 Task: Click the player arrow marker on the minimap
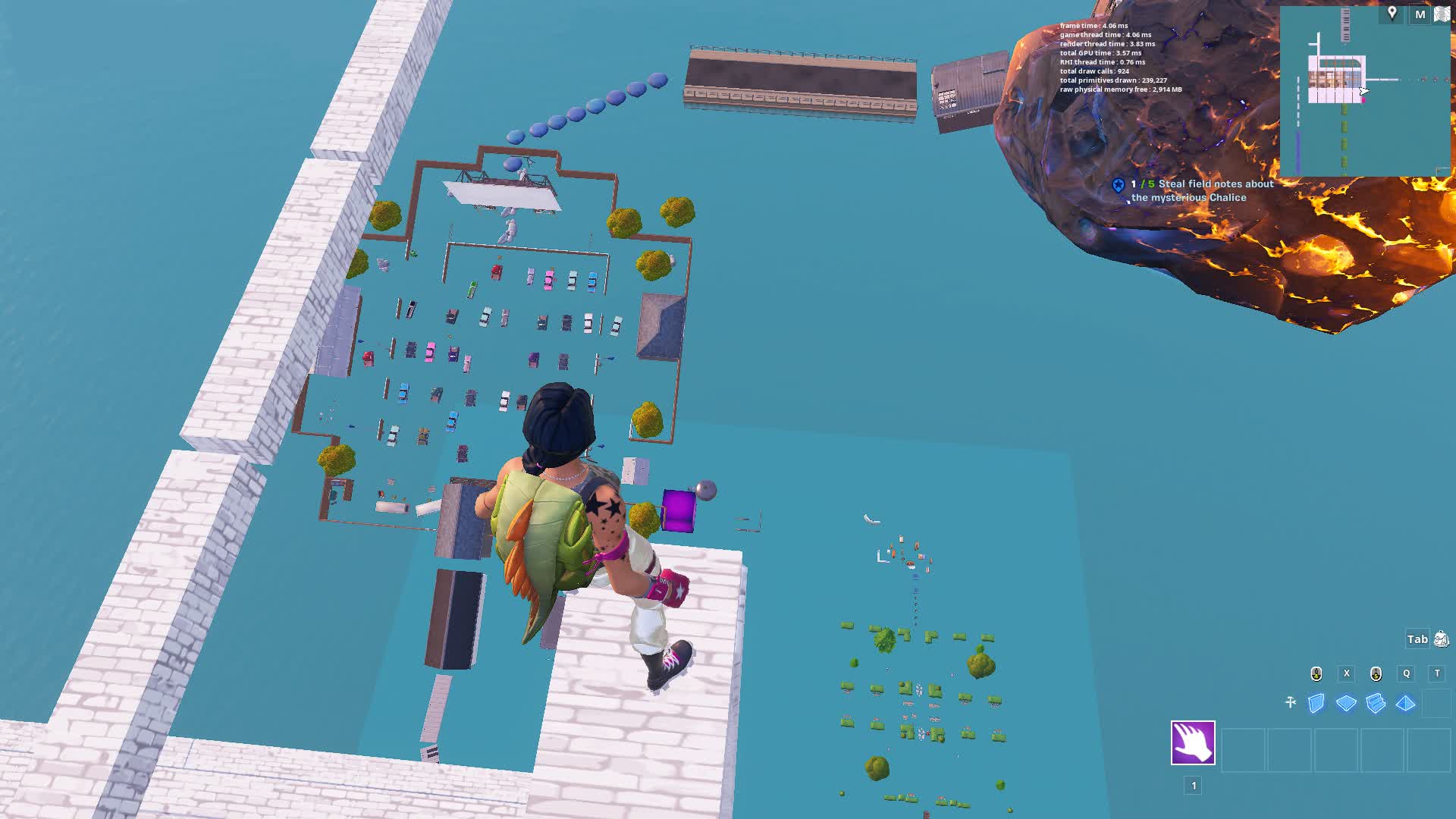(1363, 91)
